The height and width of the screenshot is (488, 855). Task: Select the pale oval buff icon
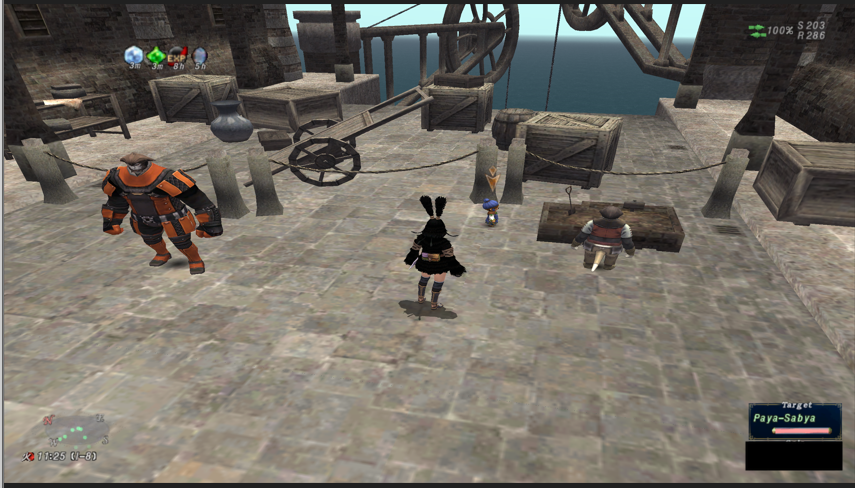coord(200,55)
